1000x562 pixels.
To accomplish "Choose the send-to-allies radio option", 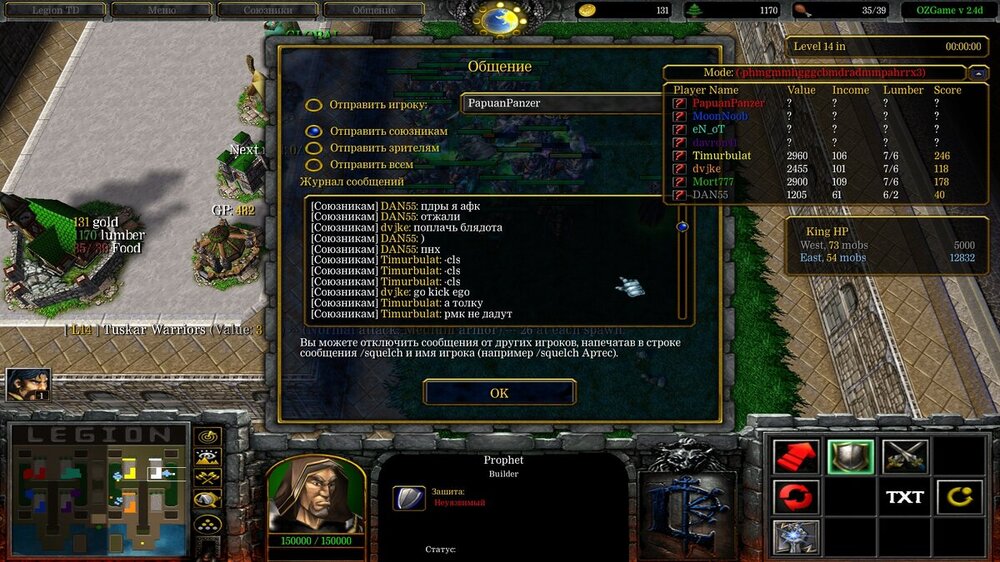I will (x=314, y=131).
